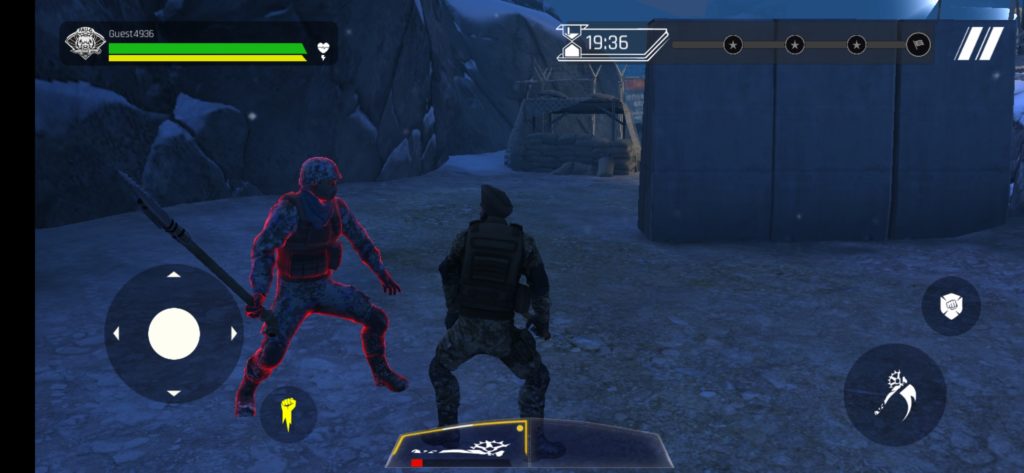The width and height of the screenshot is (1024, 473).
Task: Tap the virtual joystick's up arrow
Action: [174, 274]
